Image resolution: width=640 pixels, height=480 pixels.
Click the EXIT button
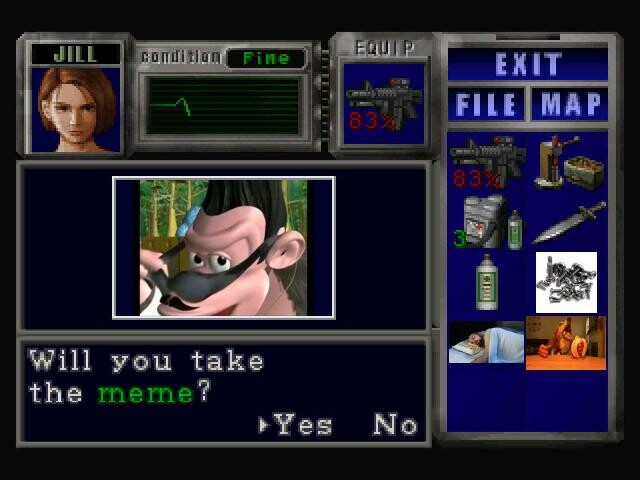(528, 65)
